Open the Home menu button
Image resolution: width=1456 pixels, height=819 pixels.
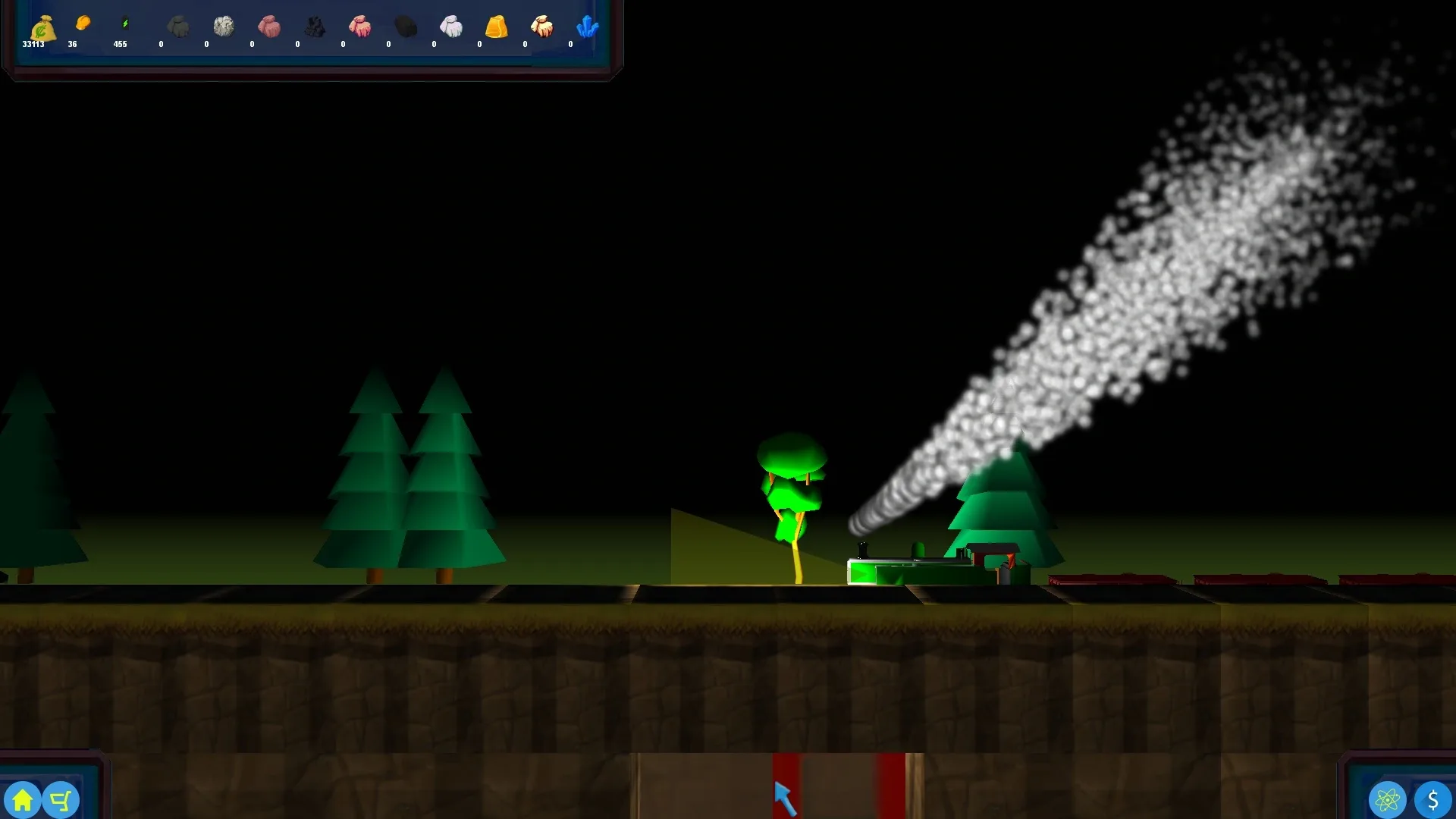tap(23, 799)
